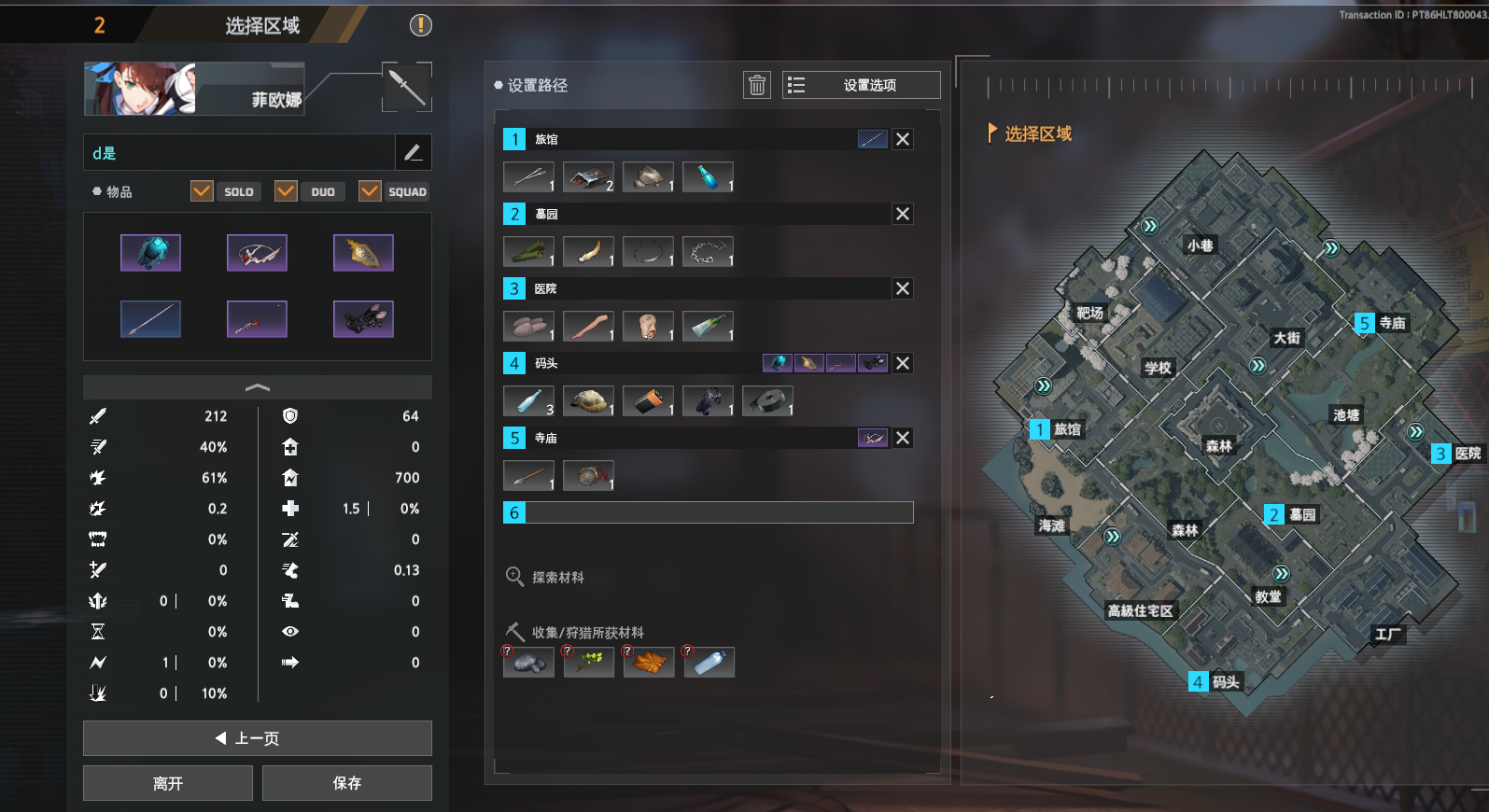Toggle the DUO checkbox

(x=286, y=191)
